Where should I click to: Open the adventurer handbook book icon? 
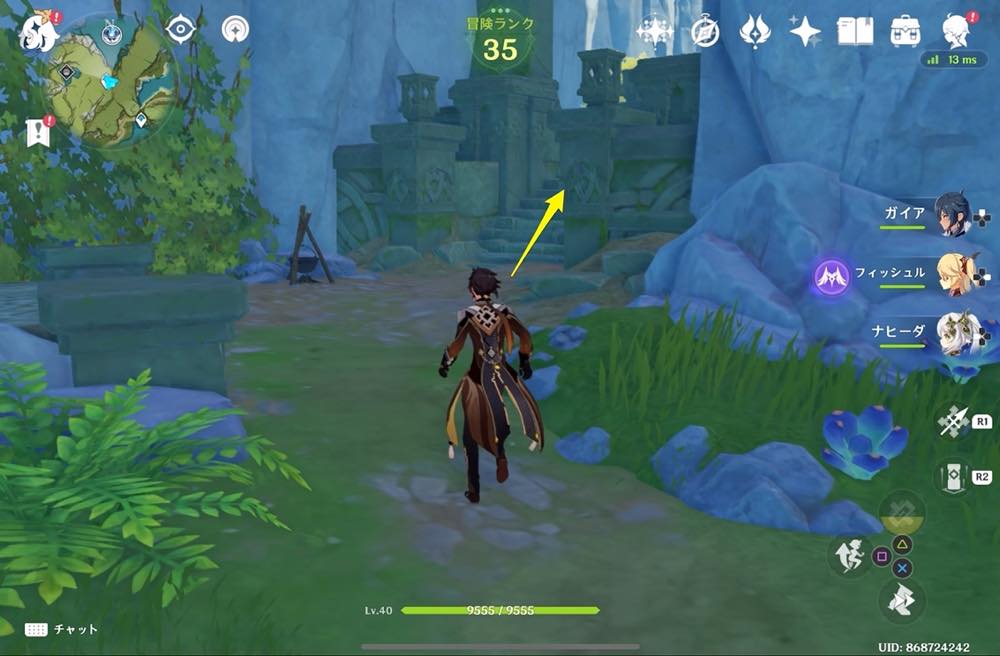[855, 31]
